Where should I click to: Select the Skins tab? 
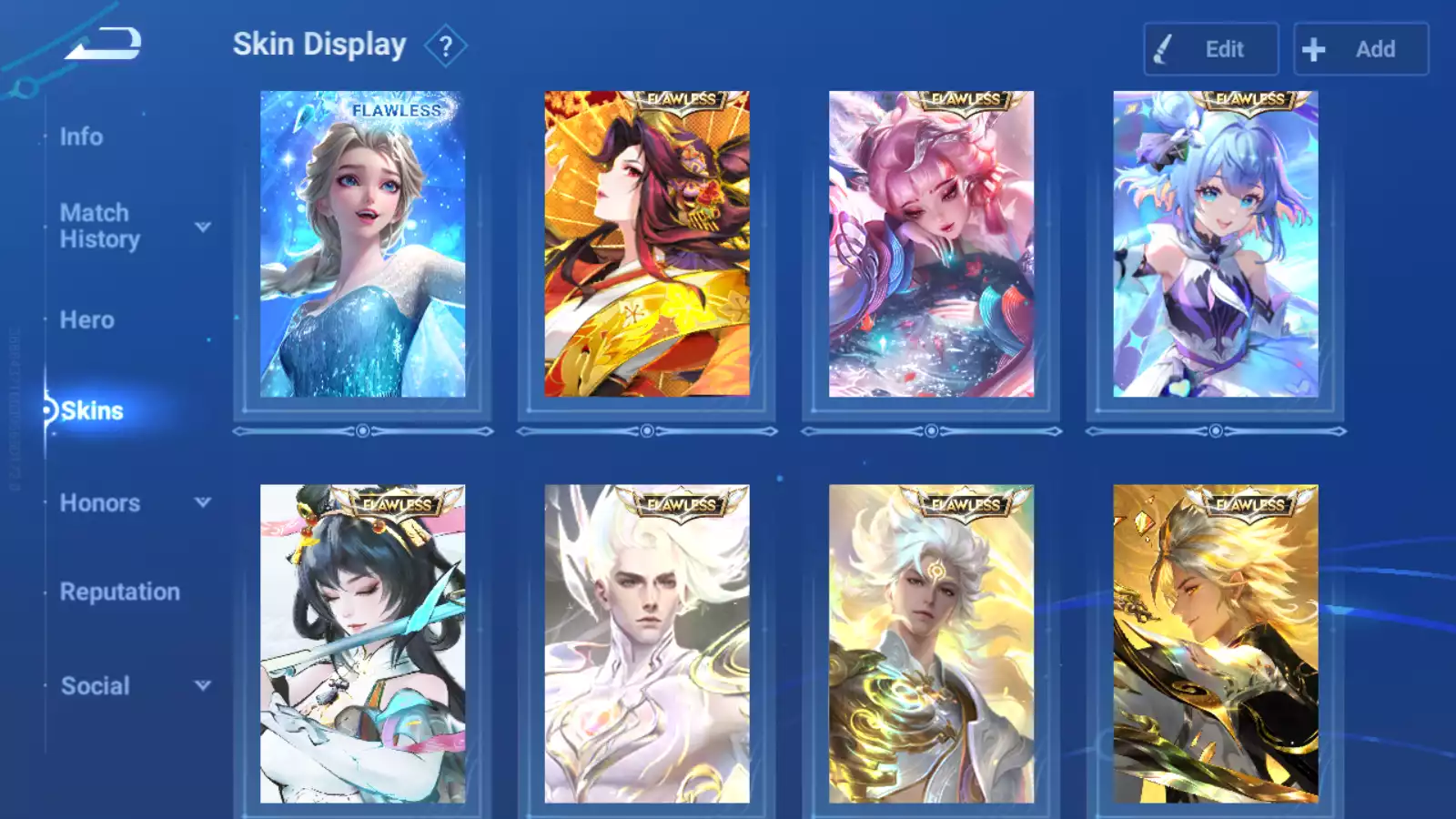click(92, 411)
